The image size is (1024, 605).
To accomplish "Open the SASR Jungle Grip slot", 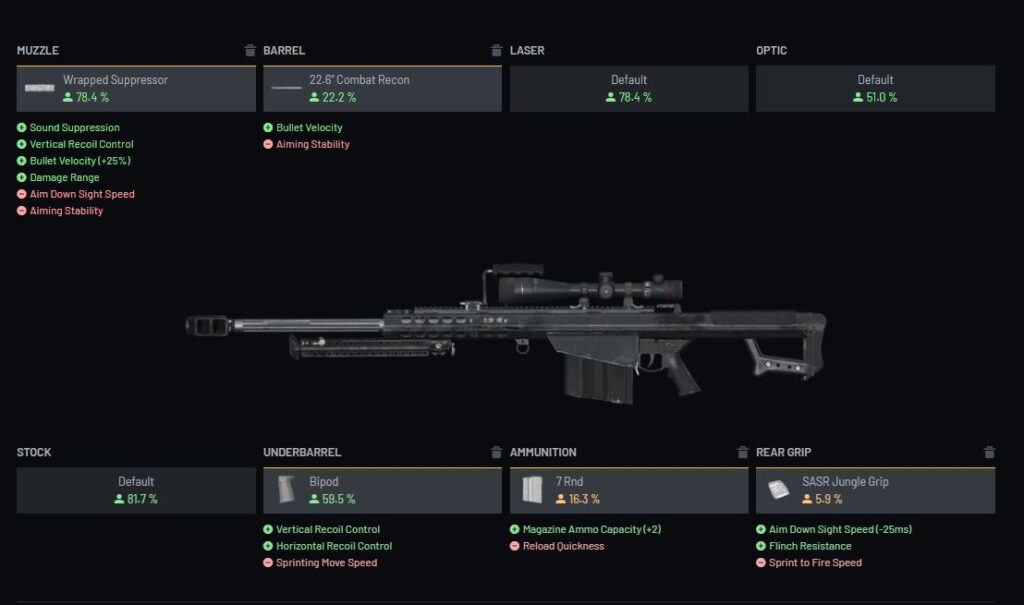I will click(x=875, y=490).
